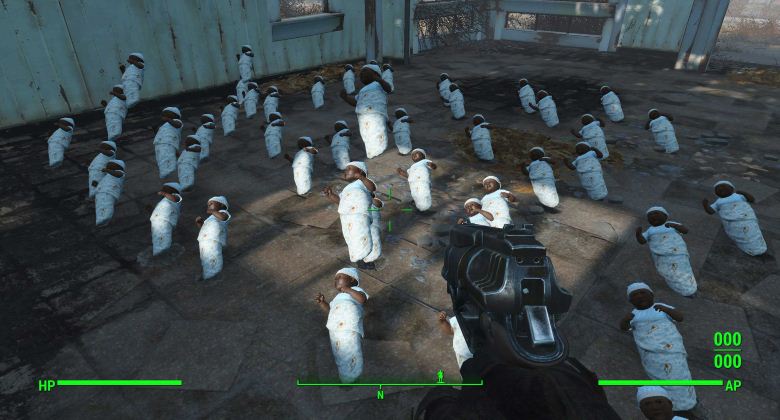Select the figure marker on the compass
780x420 pixels.
point(440,376)
